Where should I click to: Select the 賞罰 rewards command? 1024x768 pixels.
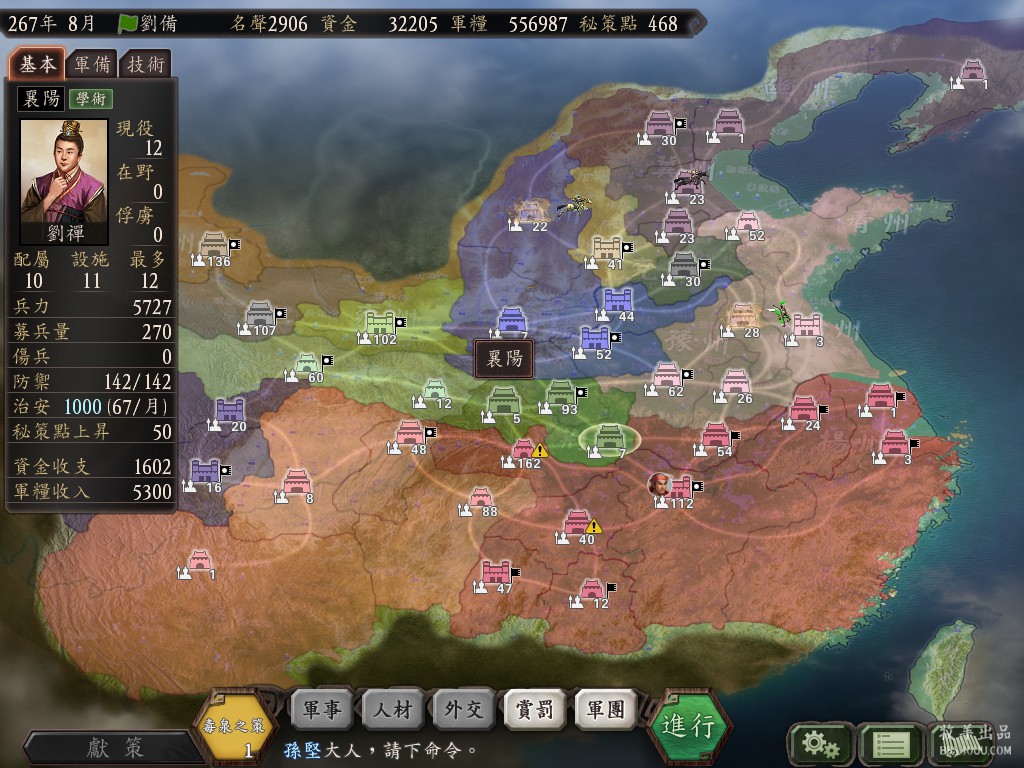pyautogui.click(x=534, y=709)
